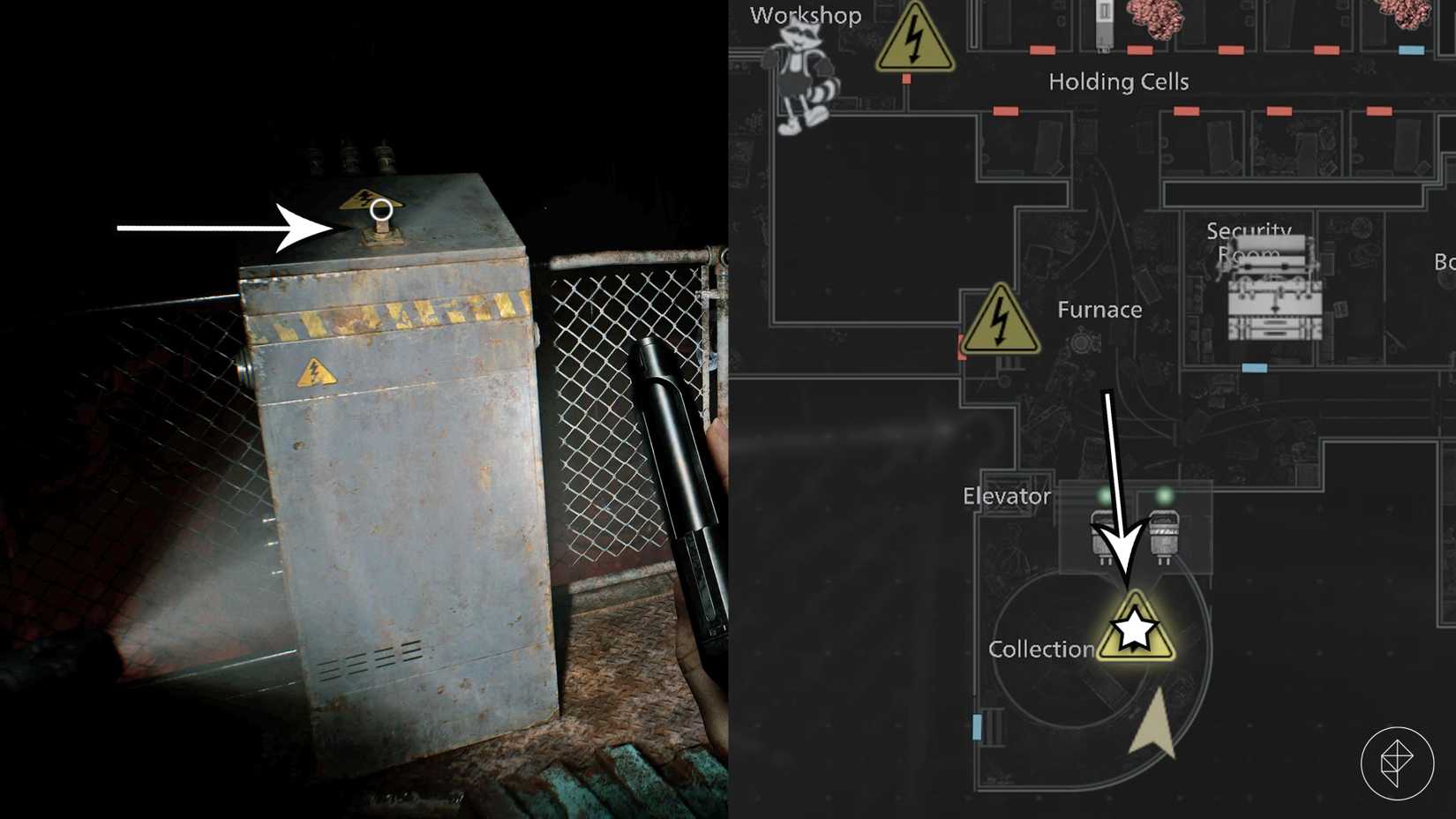The width and height of the screenshot is (1456, 819).
Task: Open the Polygon logo in the bottom right corner
Action: (1398, 761)
